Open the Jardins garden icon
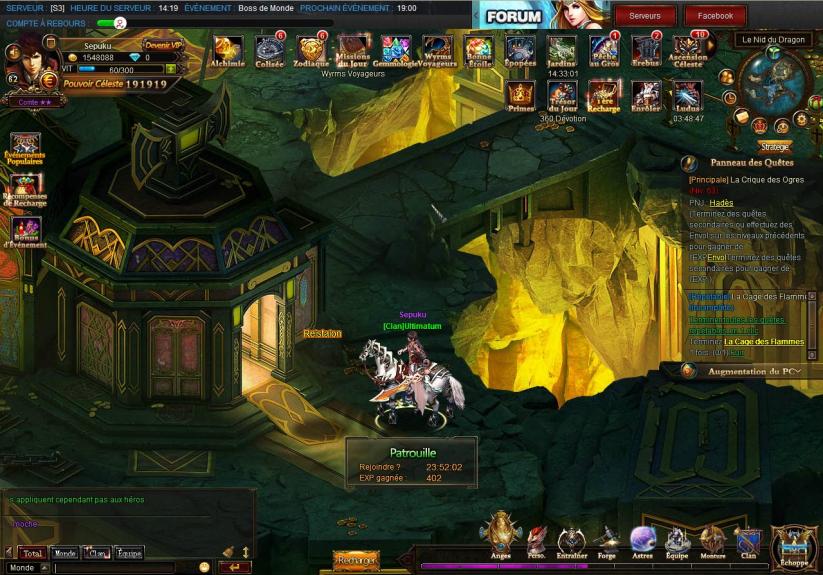The width and height of the screenshot is (823, 575). [562, 49]
